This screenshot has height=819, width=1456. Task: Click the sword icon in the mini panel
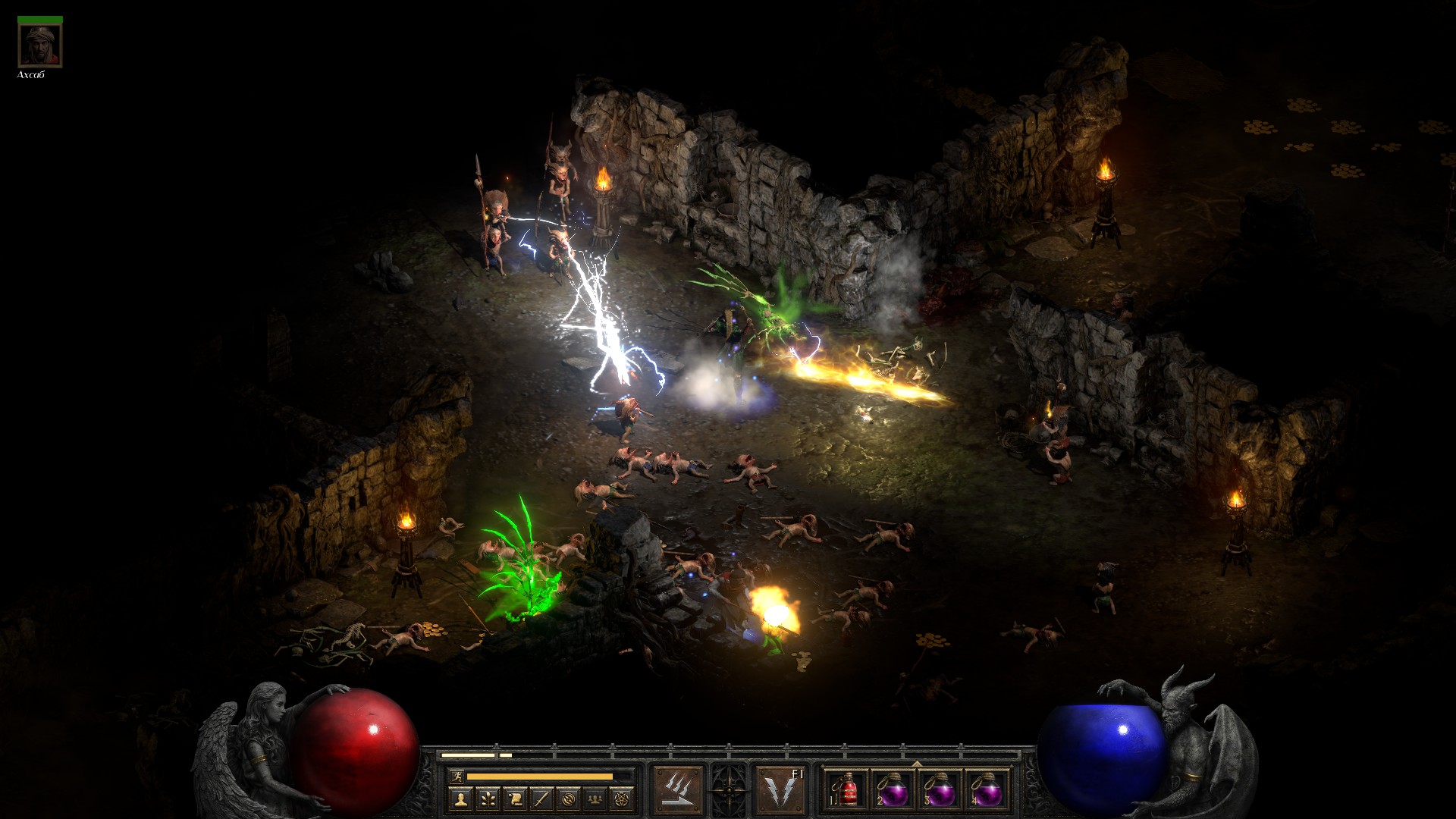(x=542, y=799)
